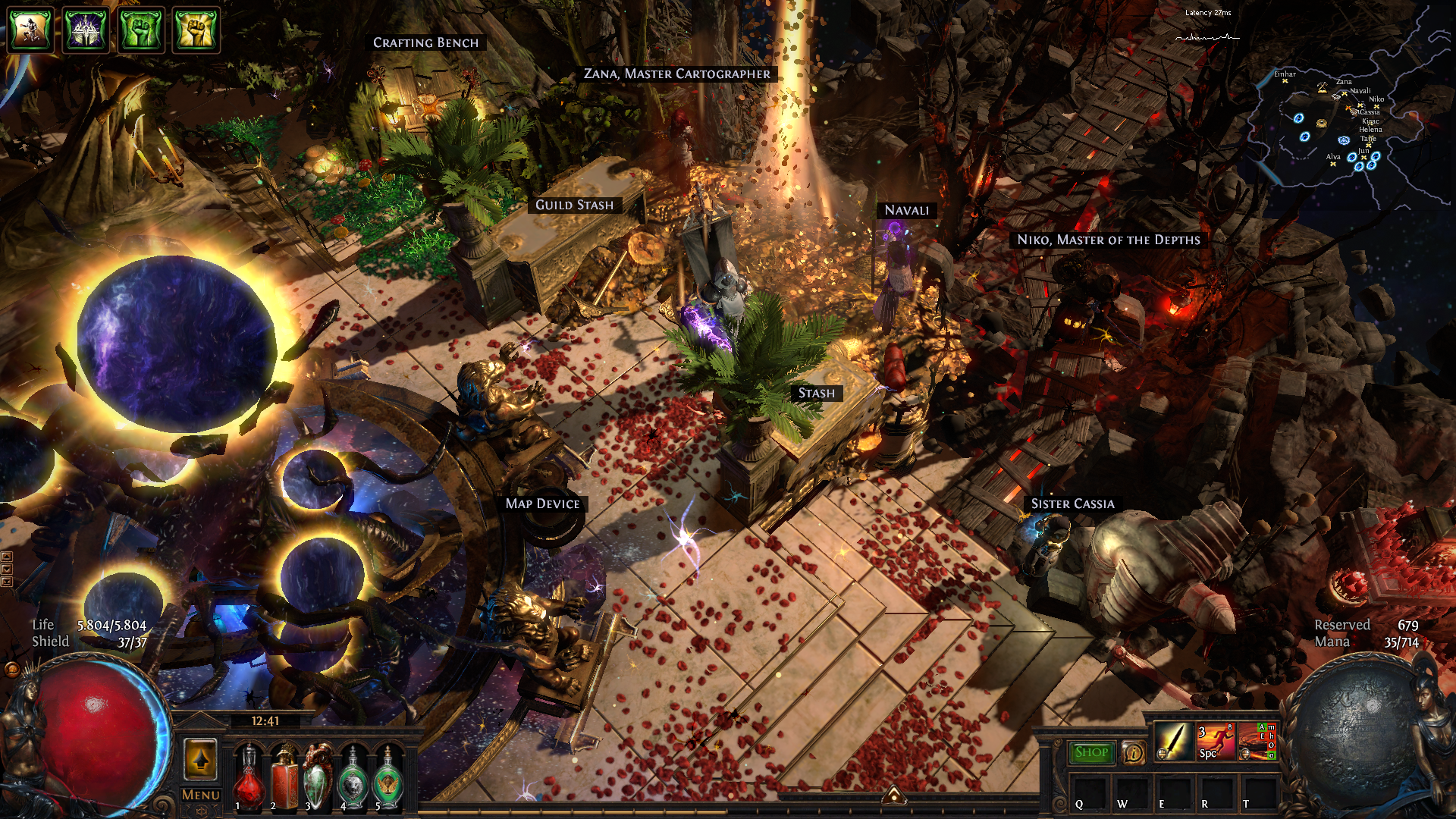Open the Stash label

point(816,393)
